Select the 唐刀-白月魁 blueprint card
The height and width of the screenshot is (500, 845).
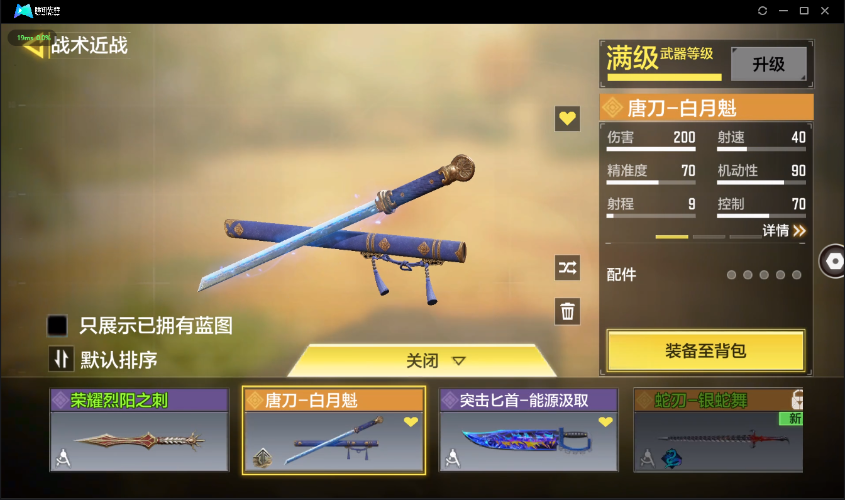click(334, 430)
